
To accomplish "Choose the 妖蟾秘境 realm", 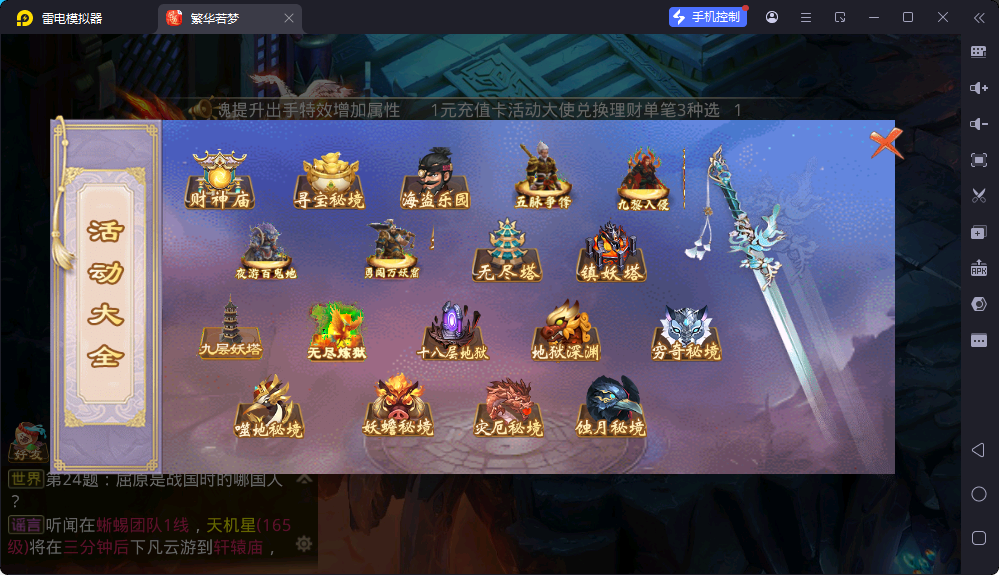I will 398,408.
